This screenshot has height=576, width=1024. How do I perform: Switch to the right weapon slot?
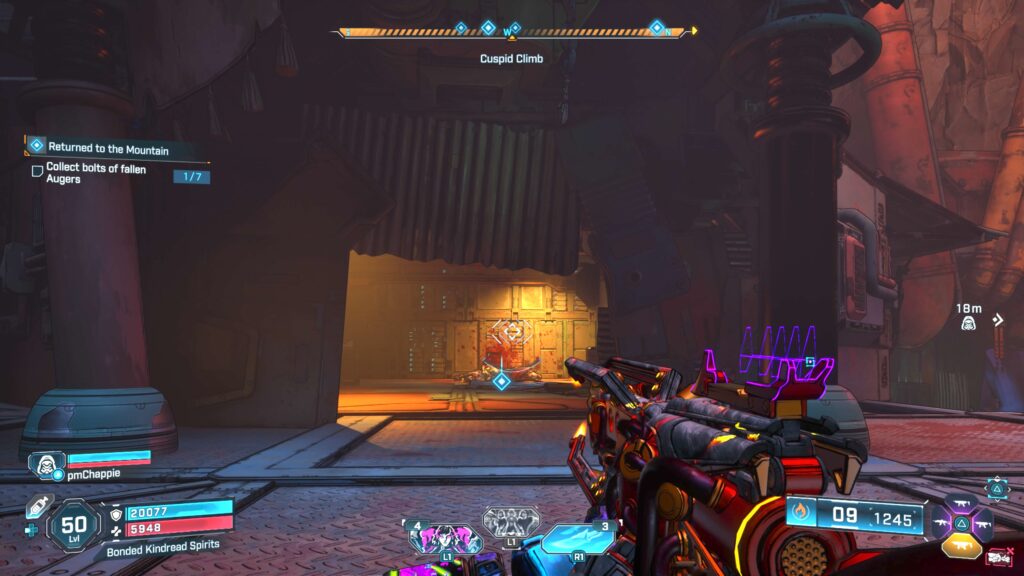[x=981, y=522]
